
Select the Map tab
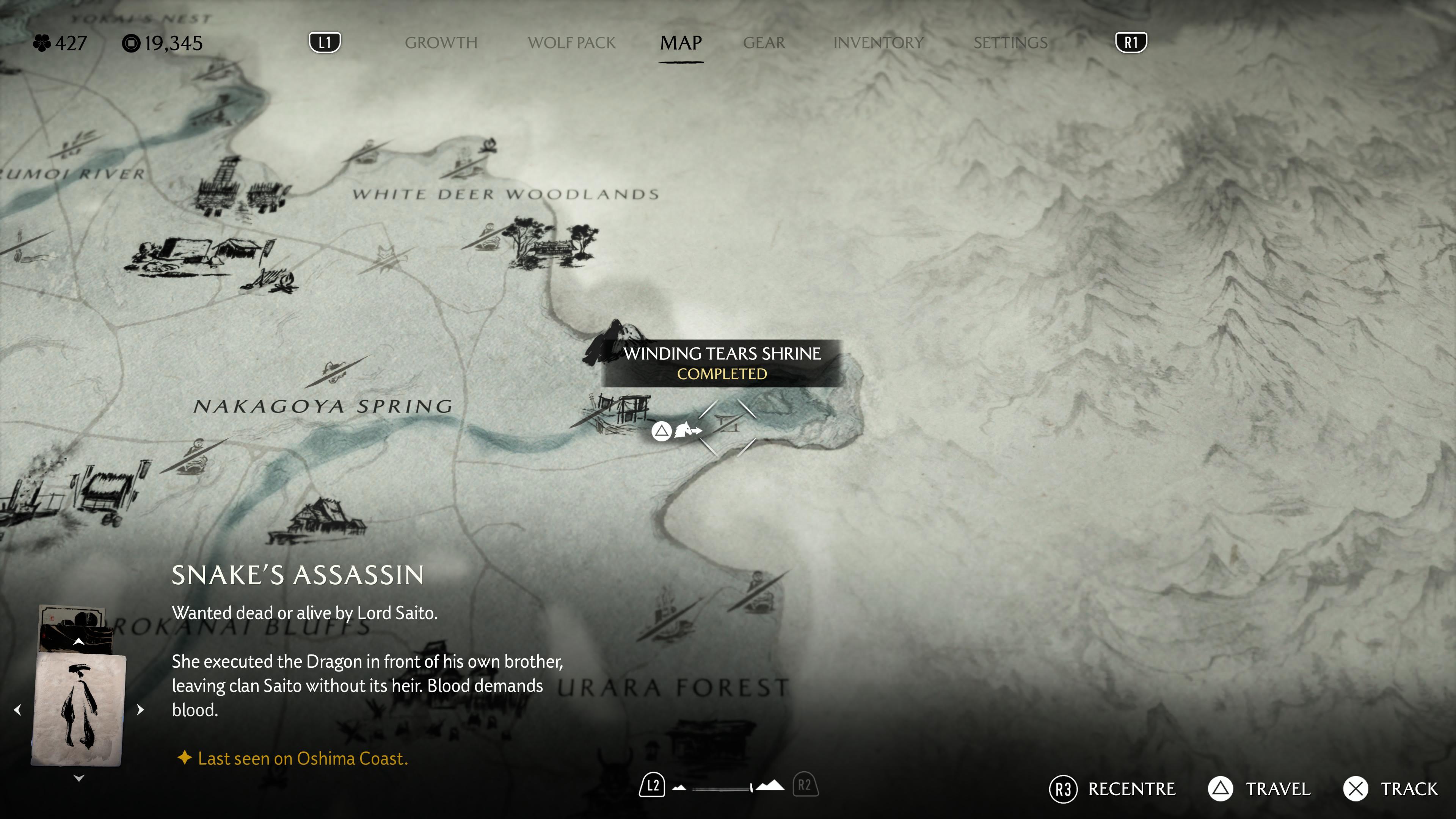[681, 43]
